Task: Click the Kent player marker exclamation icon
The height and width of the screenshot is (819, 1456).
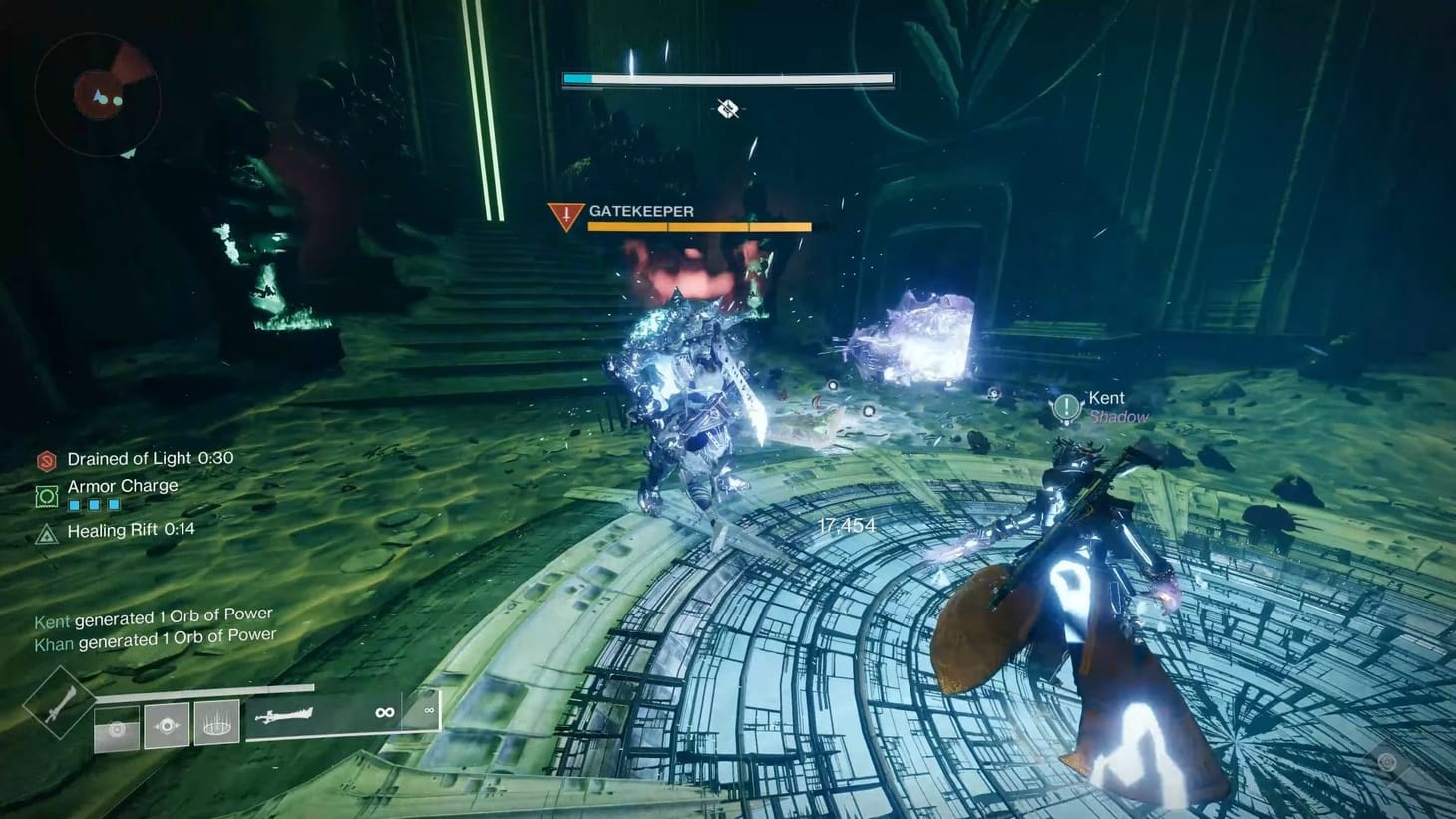Action: (x=1064, y=405)
